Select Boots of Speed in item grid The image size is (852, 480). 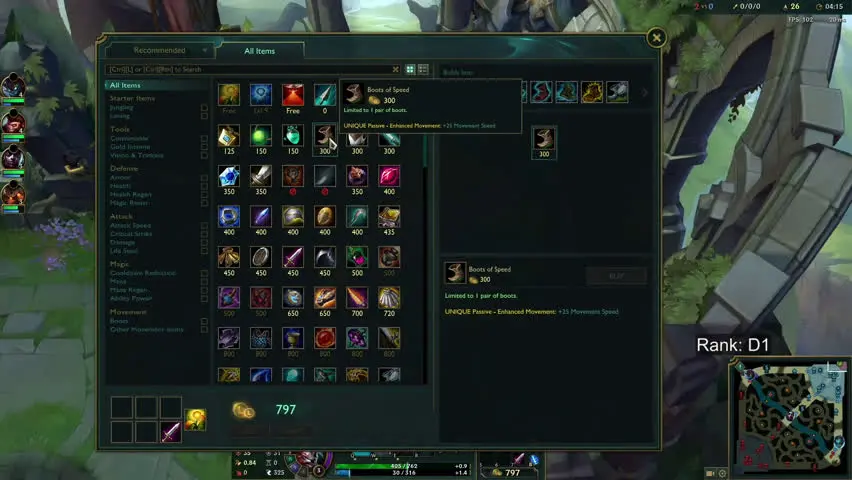point(324,136)
